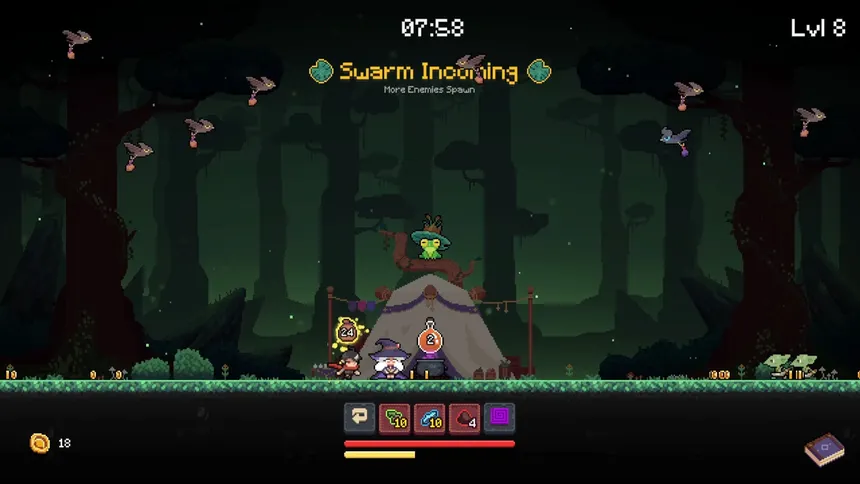Select the green herb slot

click(x=394, y=418)
